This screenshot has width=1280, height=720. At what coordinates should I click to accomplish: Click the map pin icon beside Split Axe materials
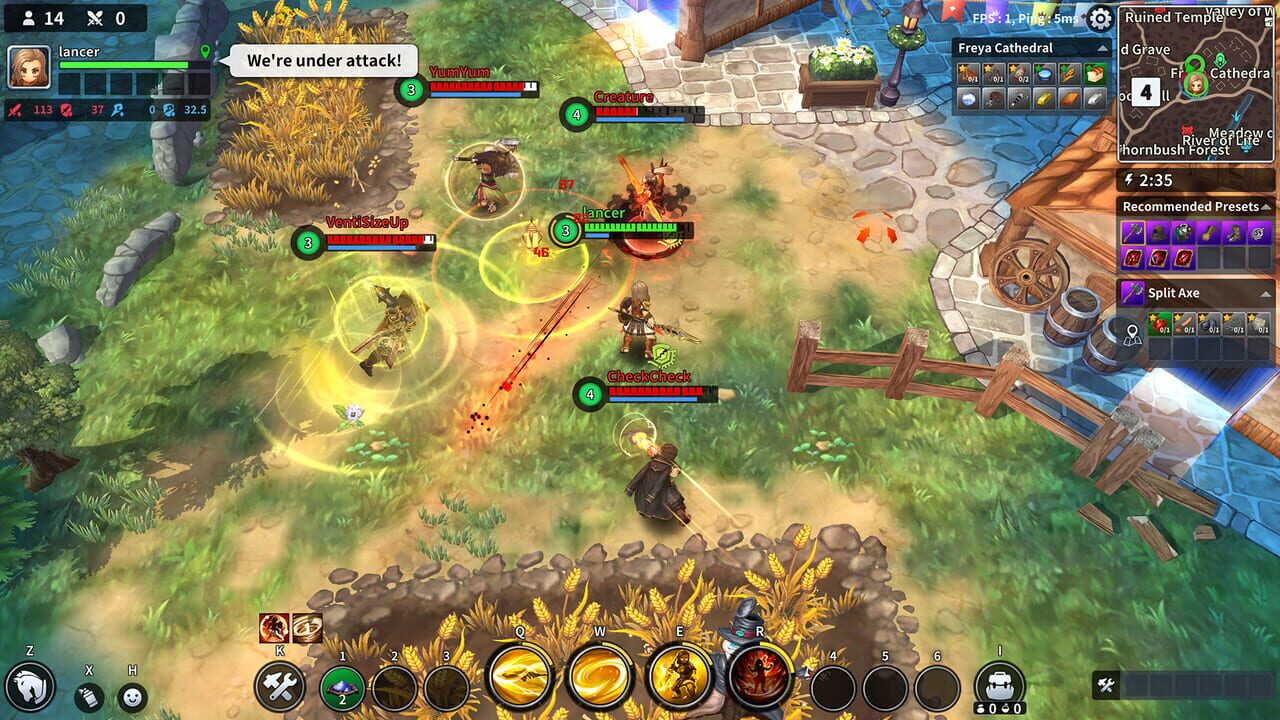click(x=1133, y=332)
